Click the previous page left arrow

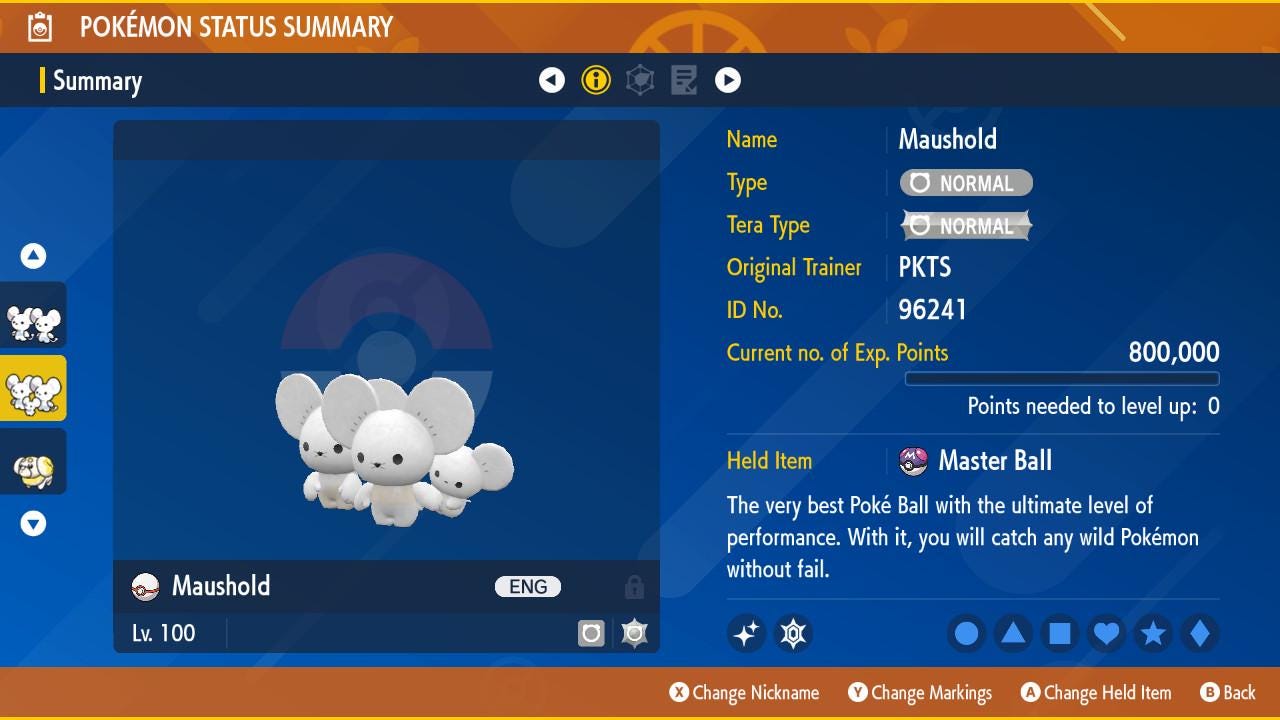point(552,80)
